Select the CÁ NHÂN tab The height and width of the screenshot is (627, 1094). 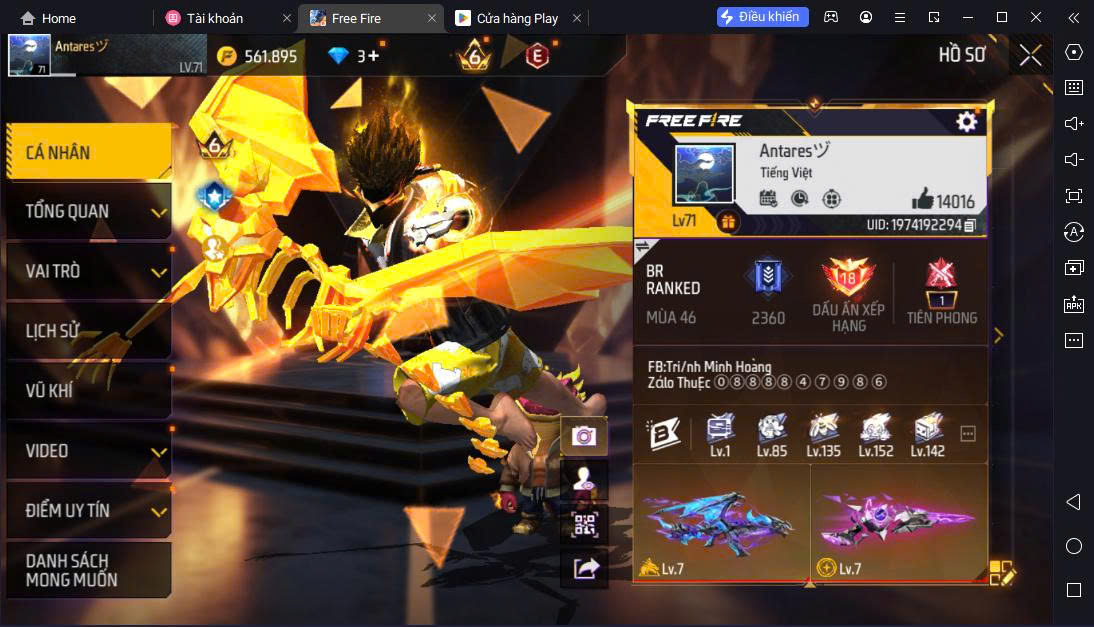click(x=88, y=152)
